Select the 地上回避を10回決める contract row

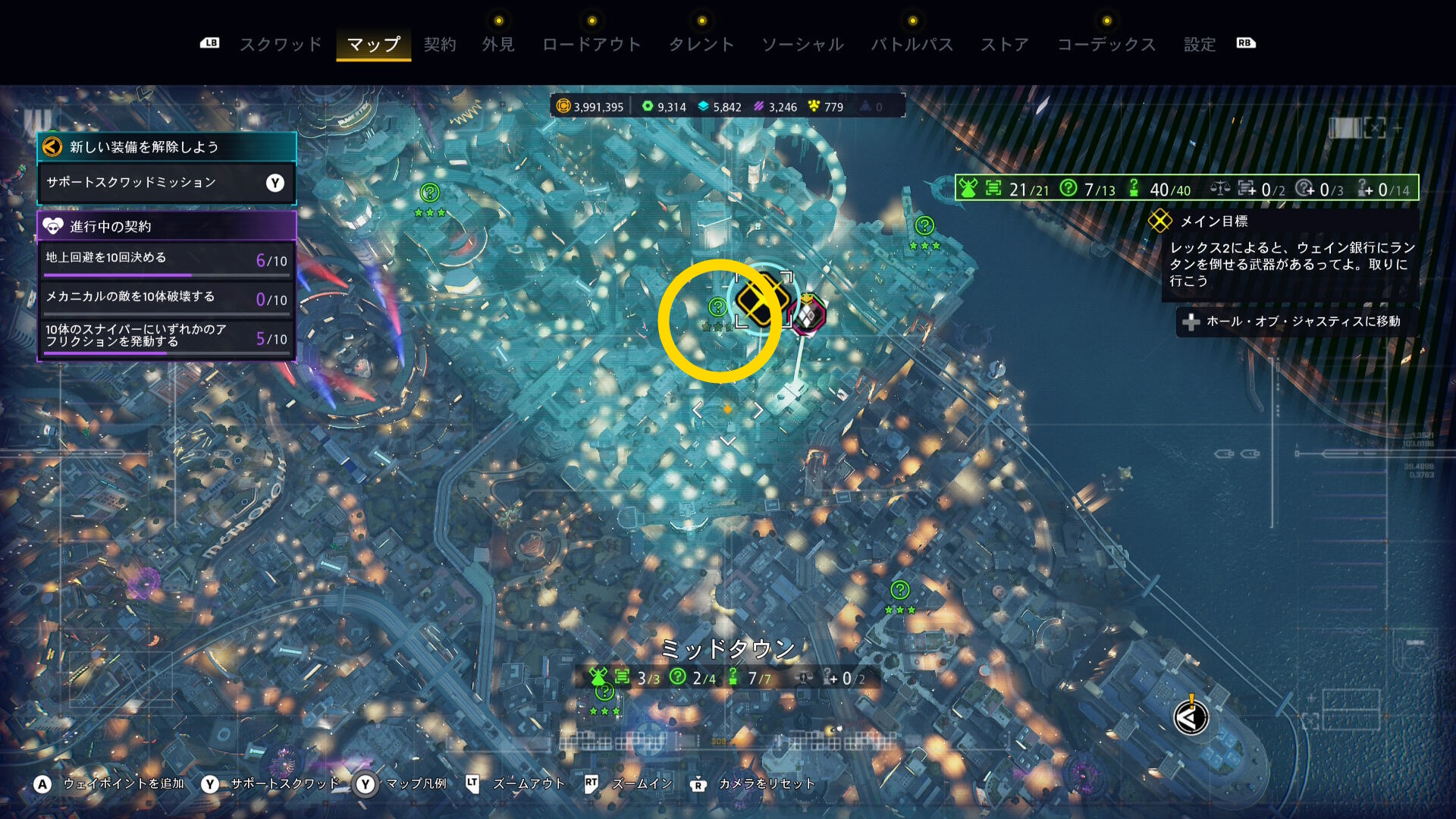(167, 259)
